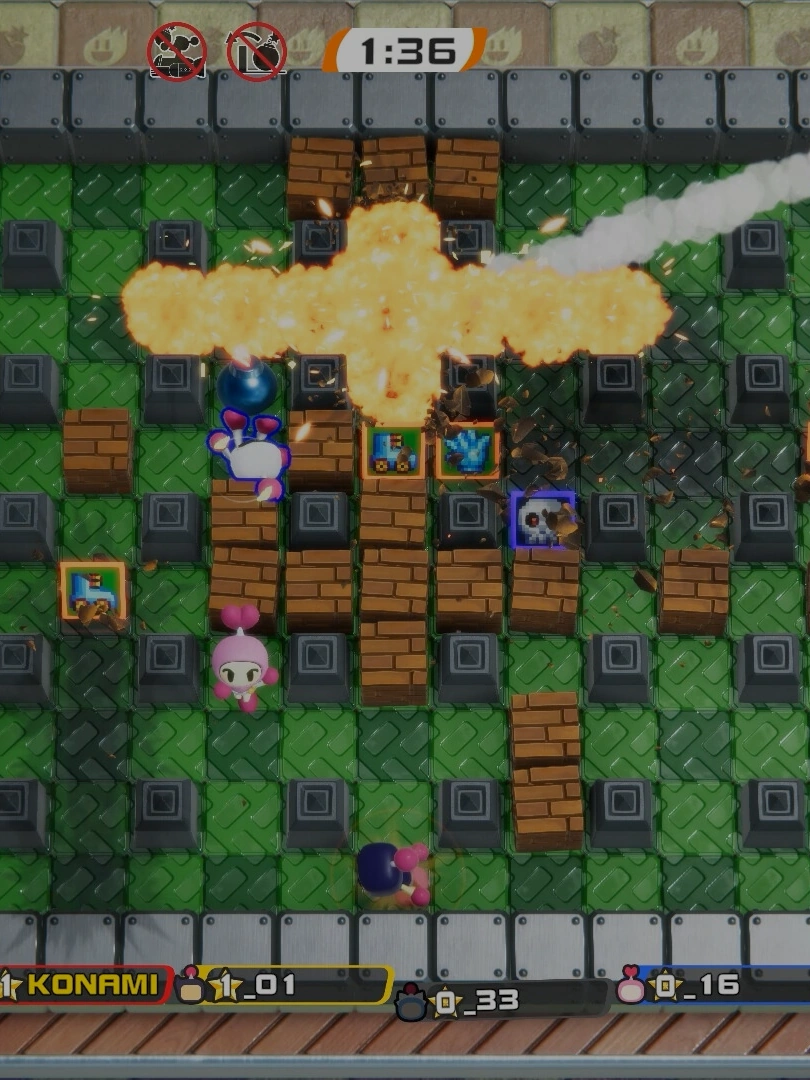Viewport: 810px width, 1080px height.
Task: Pick the _16 player tag
Action: tap(712, 987)
